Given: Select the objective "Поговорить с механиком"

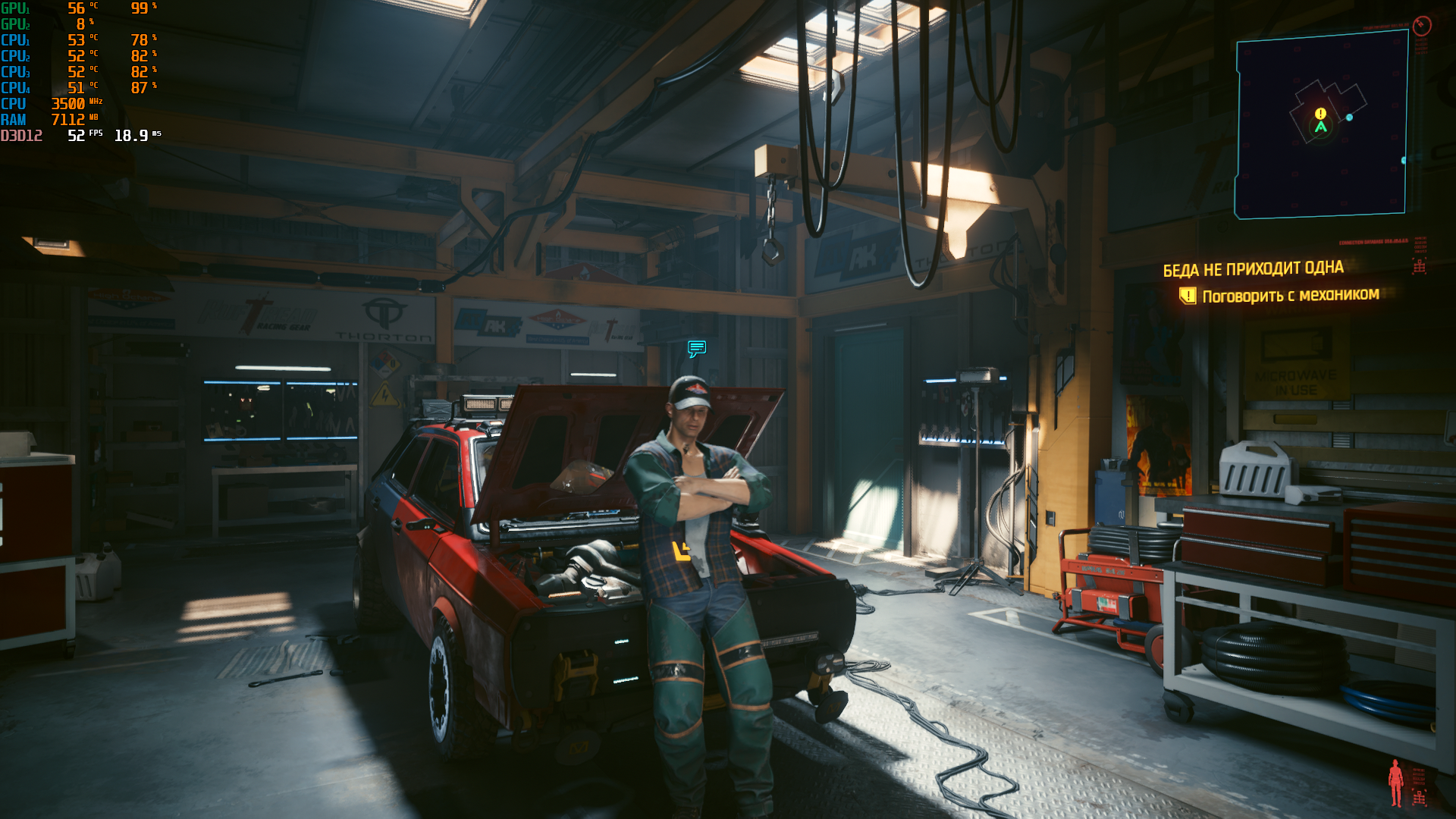Looking at the screenshot, I should click(1290, 295).
